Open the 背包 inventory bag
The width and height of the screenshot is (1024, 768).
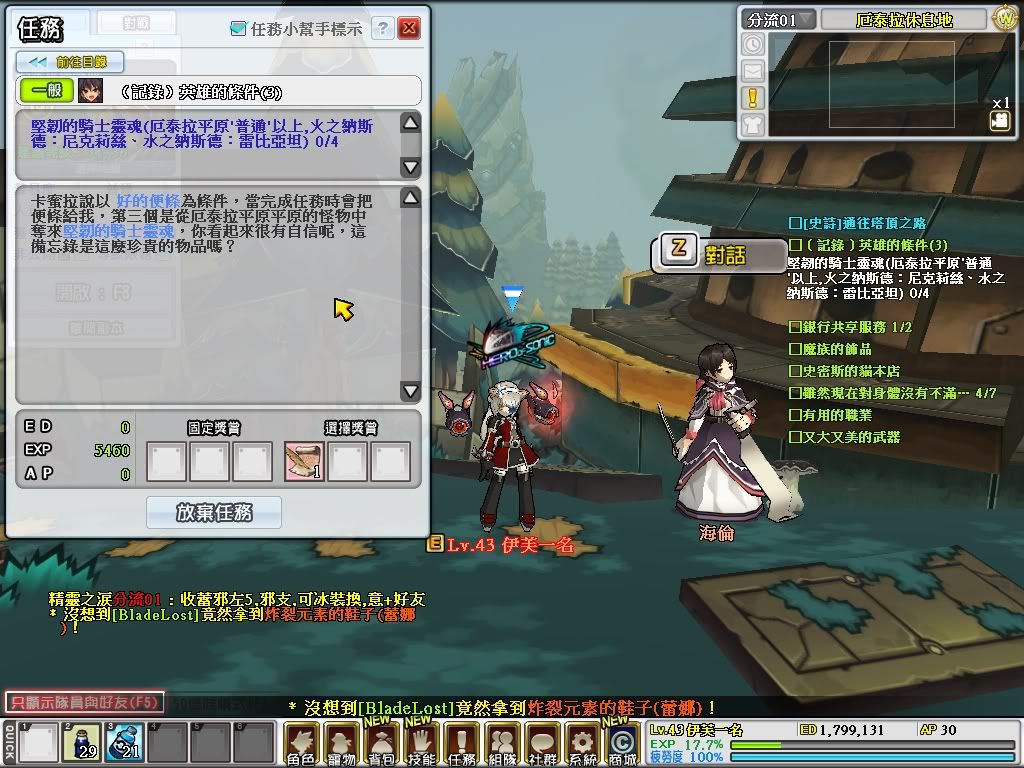(x=381, y=745)
